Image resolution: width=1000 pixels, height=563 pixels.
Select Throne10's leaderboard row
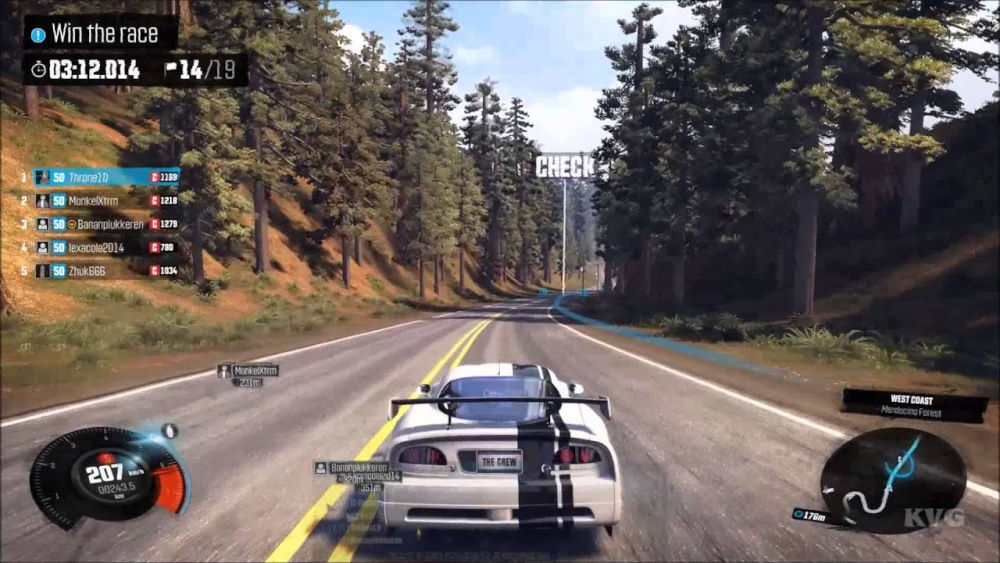[107, 177]
